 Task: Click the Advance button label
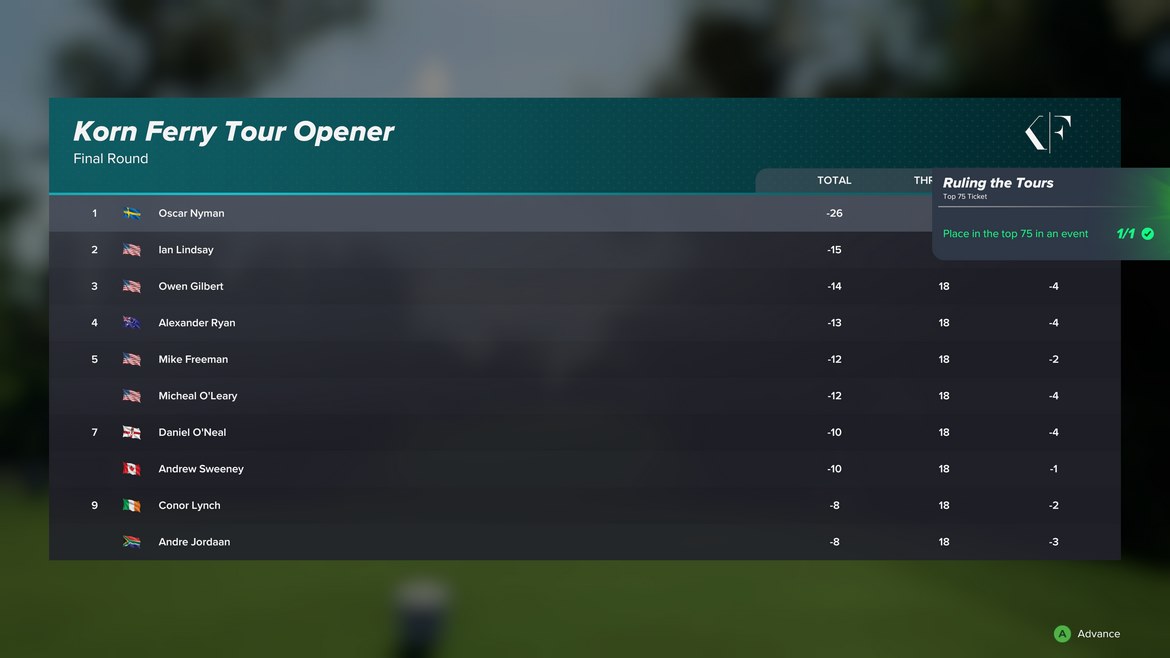[1097, 634]
